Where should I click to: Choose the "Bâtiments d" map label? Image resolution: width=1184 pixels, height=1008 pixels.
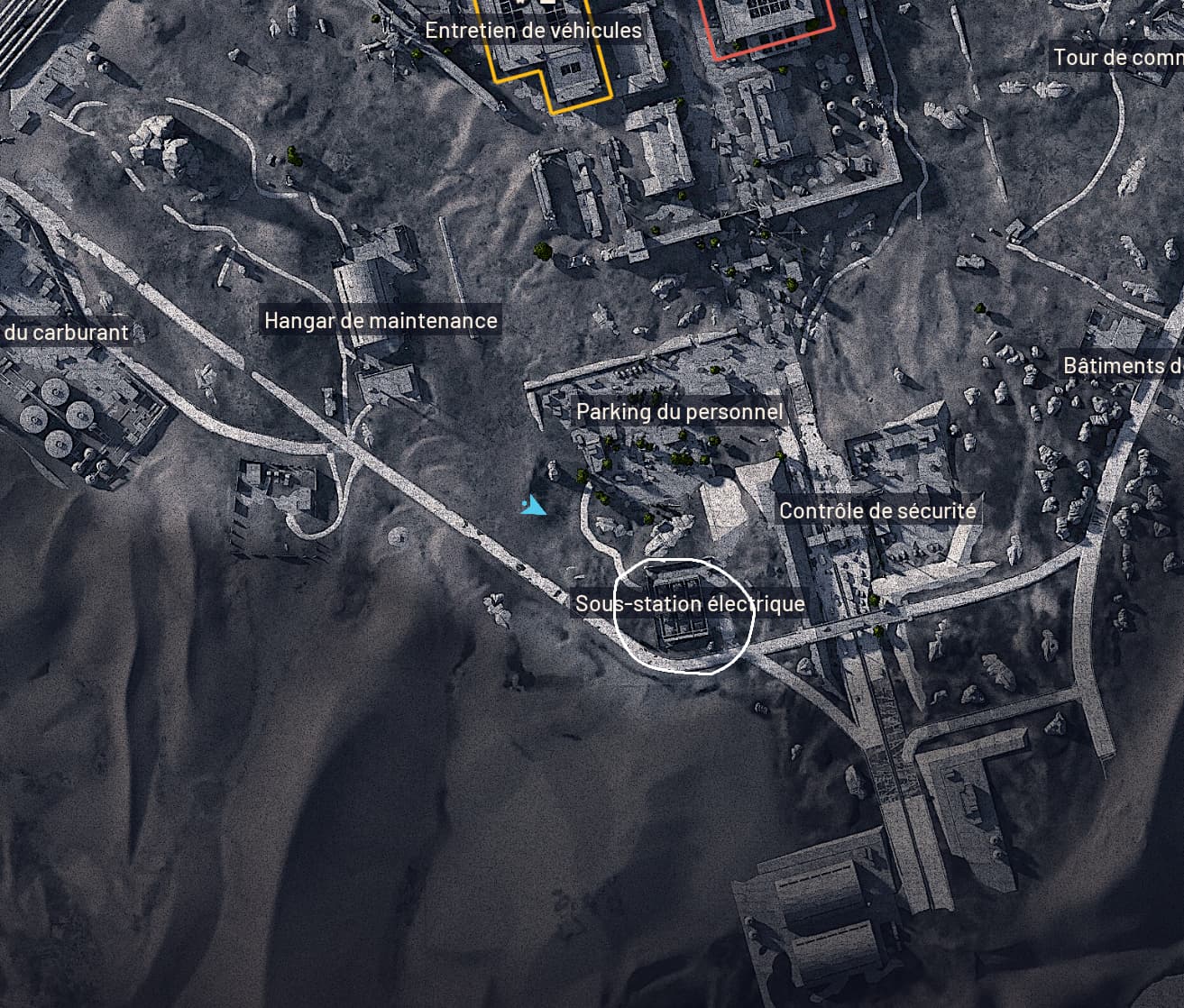(x=1123, y=366)
